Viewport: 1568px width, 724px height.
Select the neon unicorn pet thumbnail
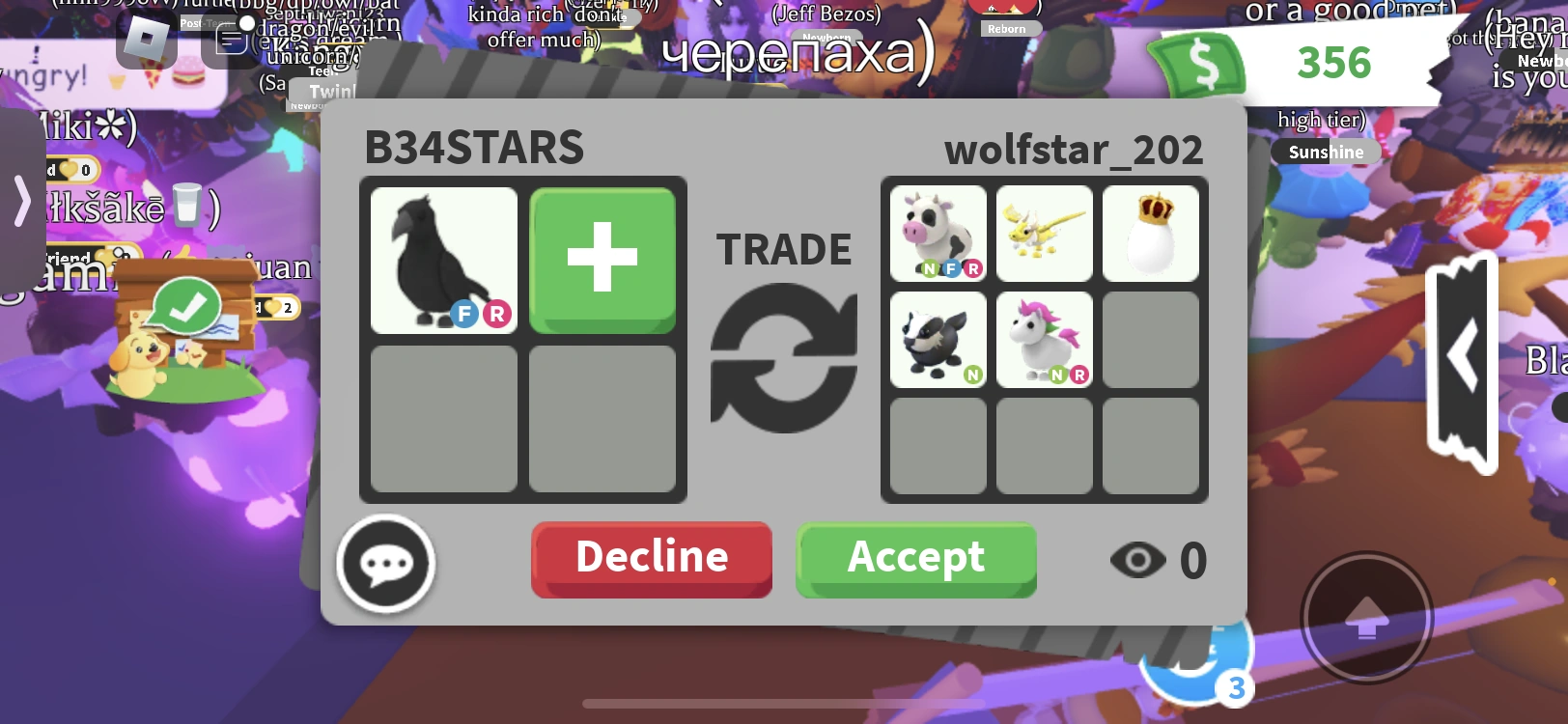tap(1044, 341)
